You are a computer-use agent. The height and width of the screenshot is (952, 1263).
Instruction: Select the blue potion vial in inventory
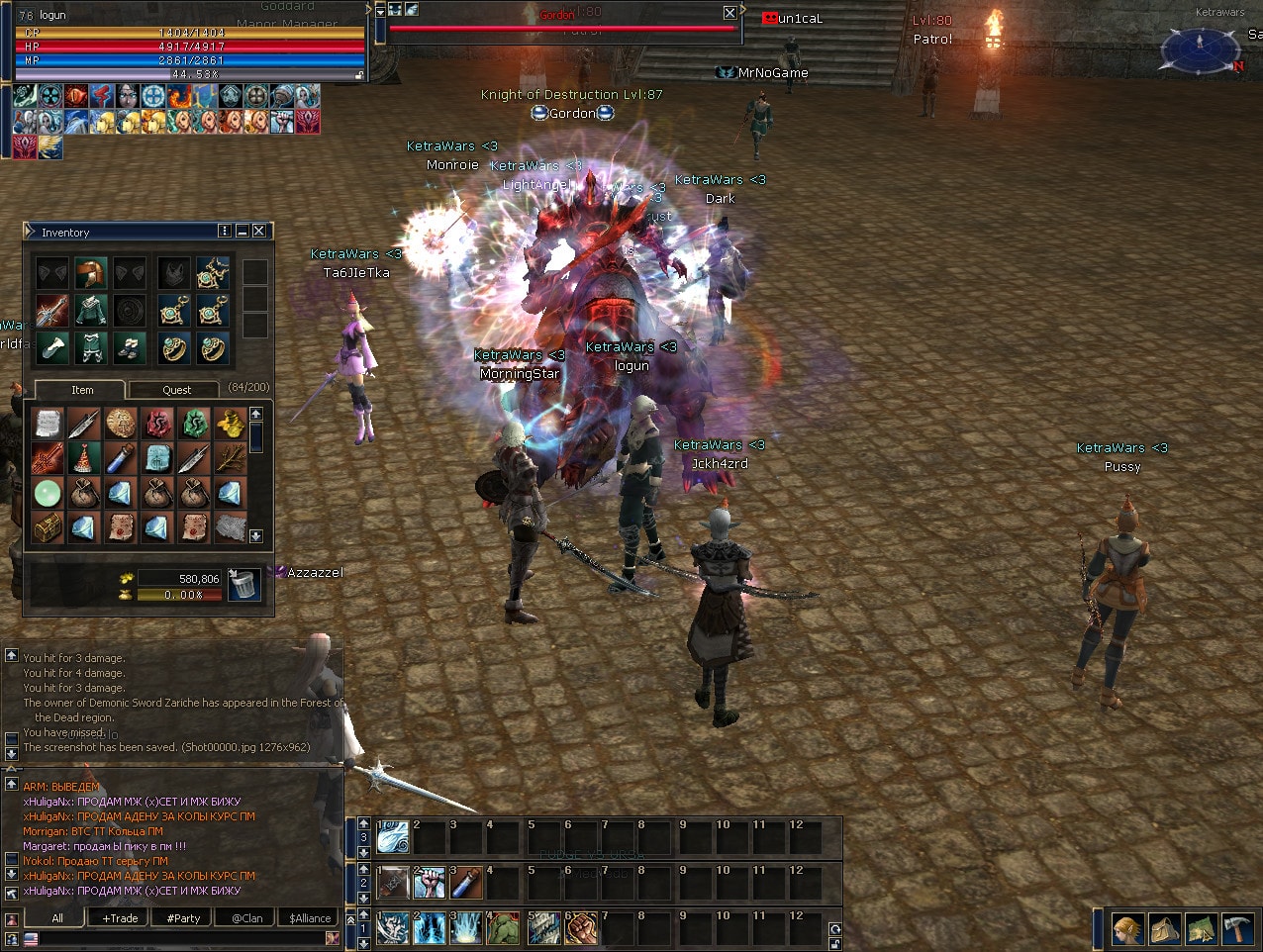tap(121, 459)
